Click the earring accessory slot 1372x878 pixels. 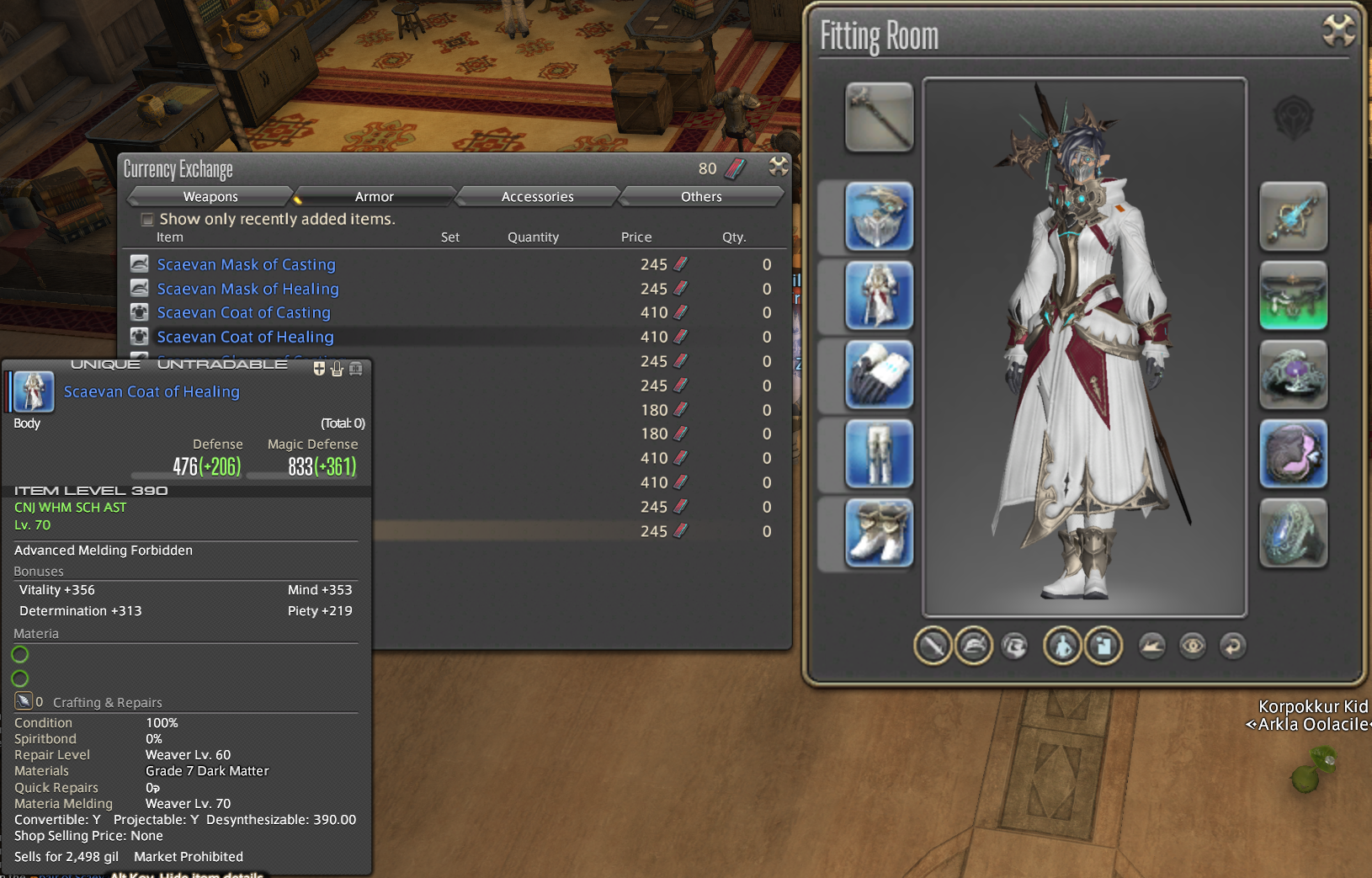(1293, 216)
